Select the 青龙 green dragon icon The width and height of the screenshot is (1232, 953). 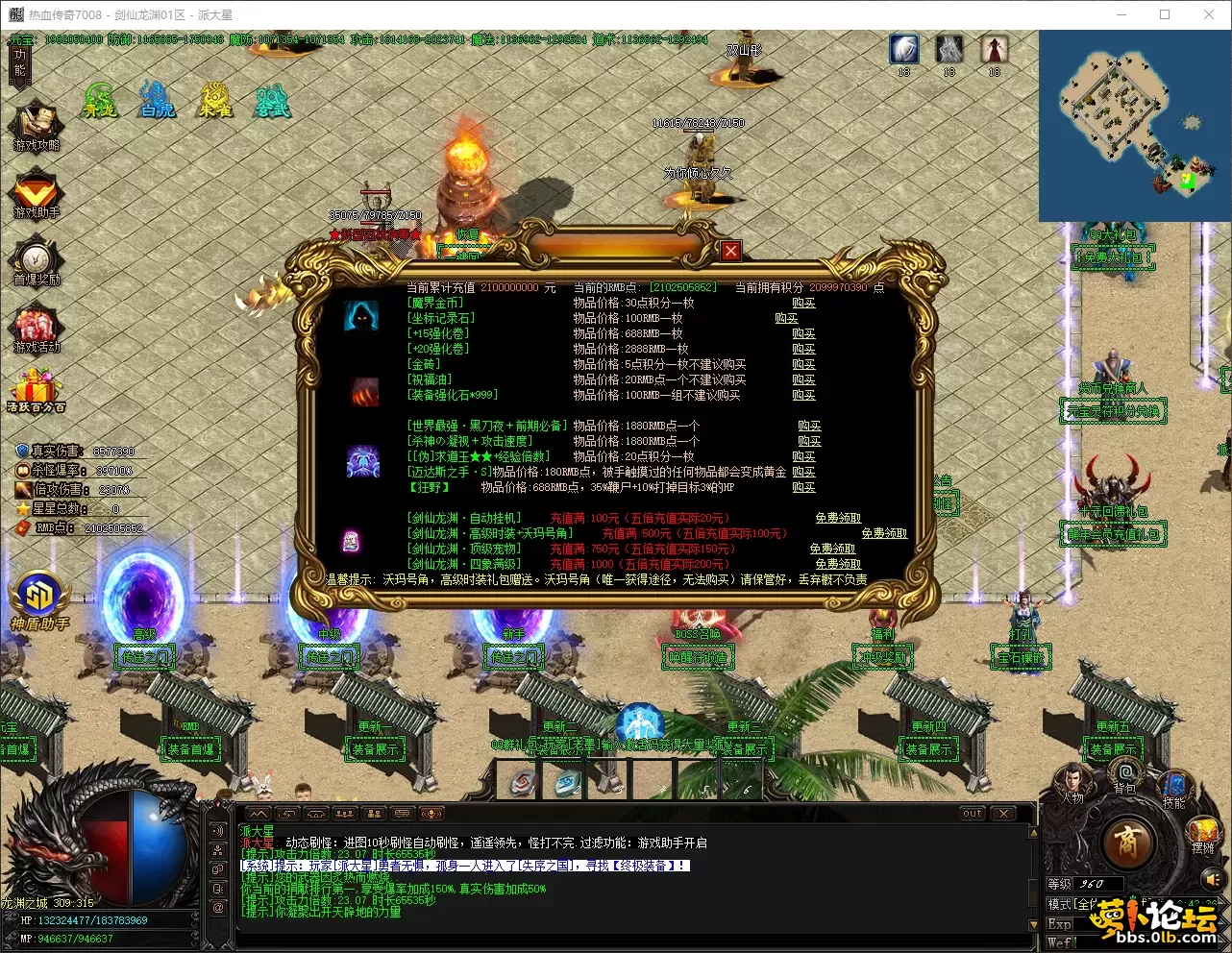click(x=99, y=100)
